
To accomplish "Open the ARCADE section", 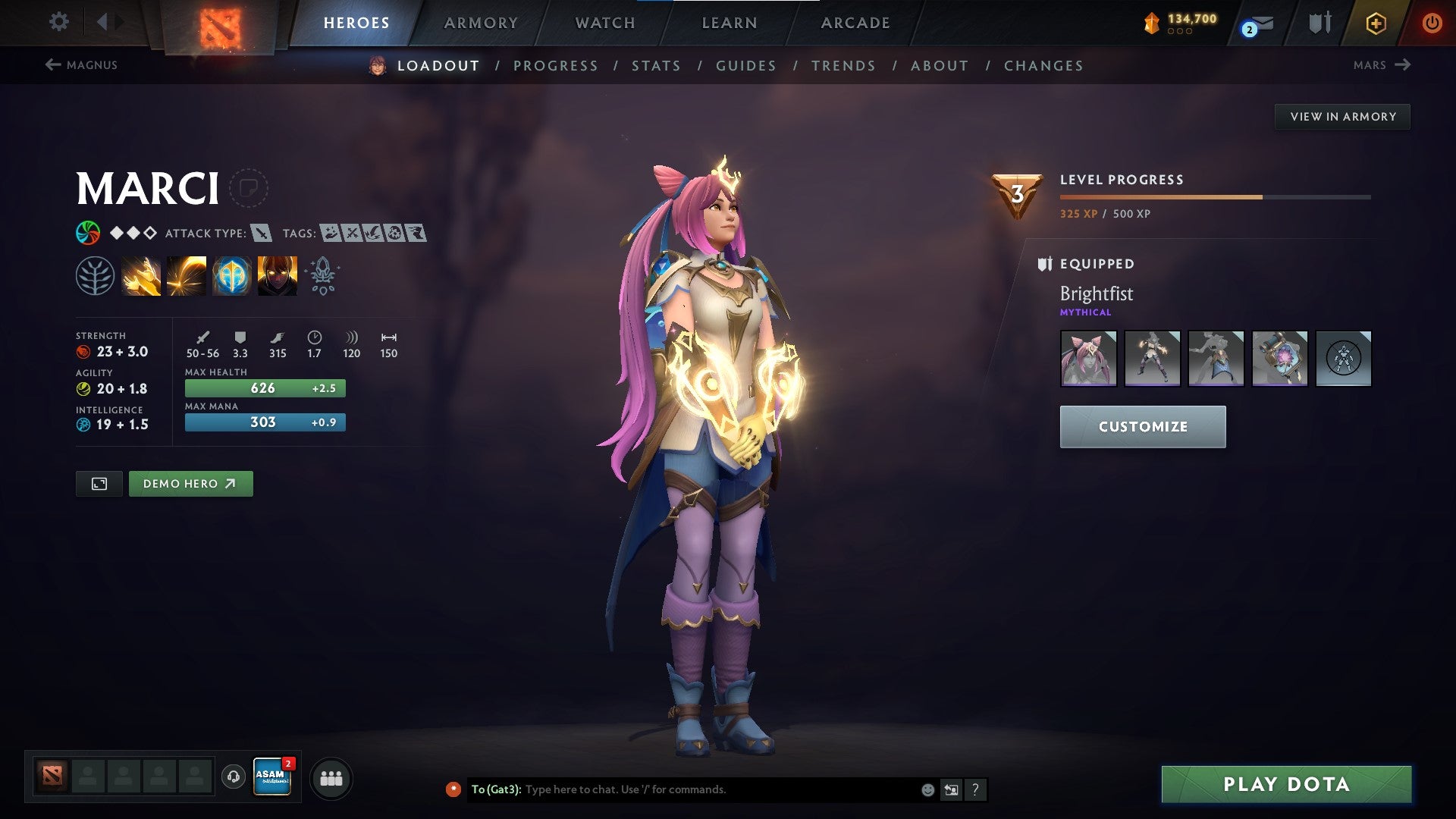I will 855,23.
